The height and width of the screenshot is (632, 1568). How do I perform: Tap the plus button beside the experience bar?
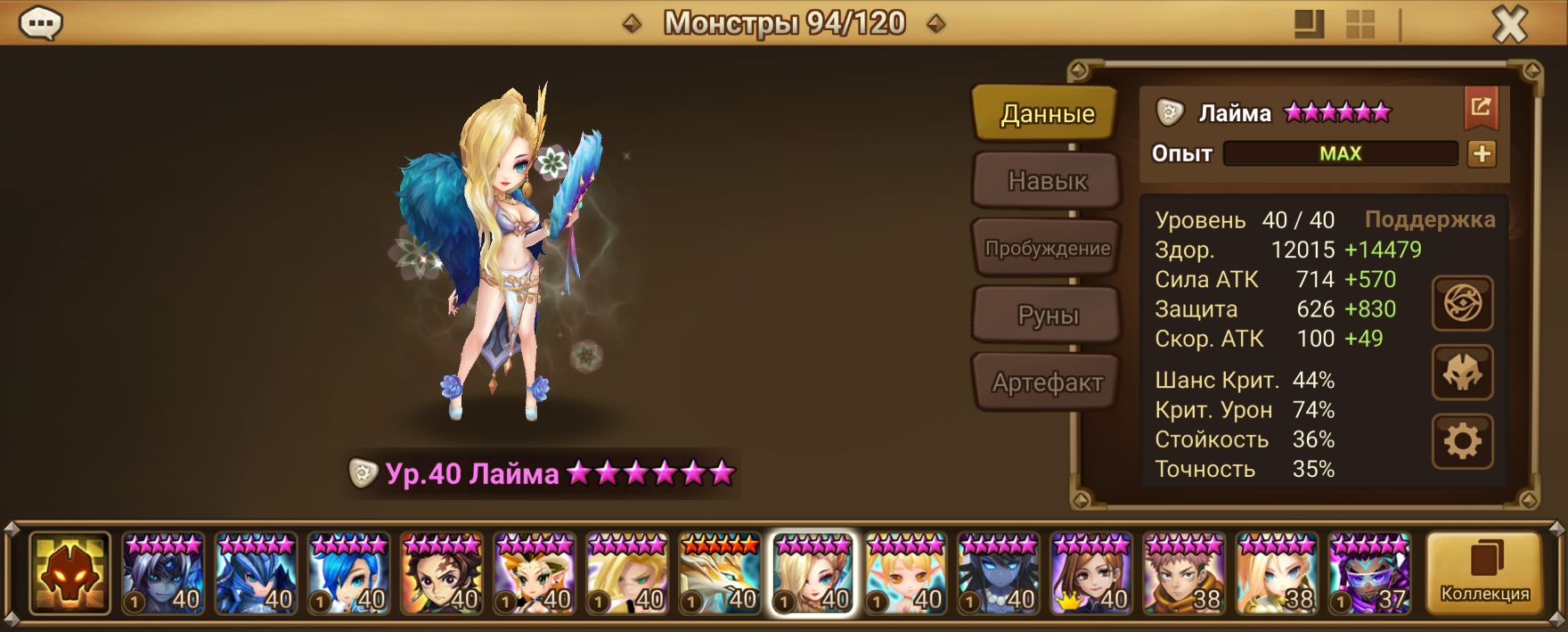coord(1482,154)
